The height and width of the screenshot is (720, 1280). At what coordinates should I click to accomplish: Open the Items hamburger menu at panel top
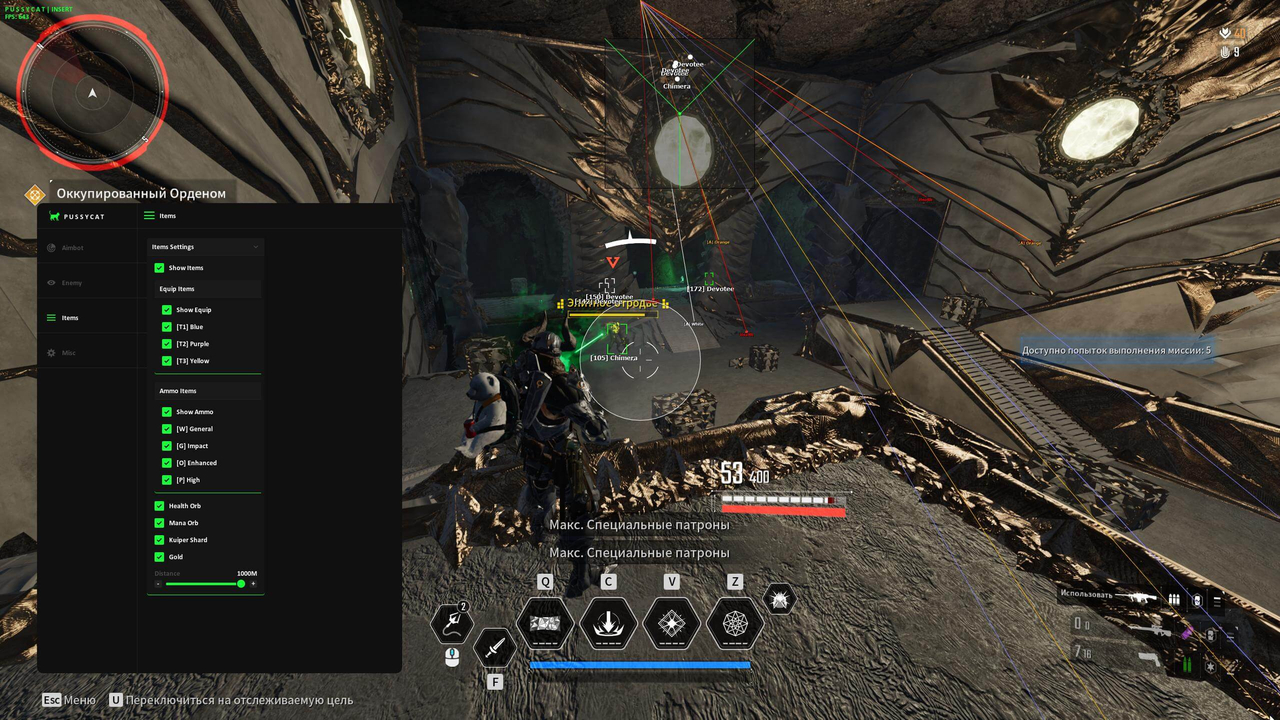[x=149, y=215]
